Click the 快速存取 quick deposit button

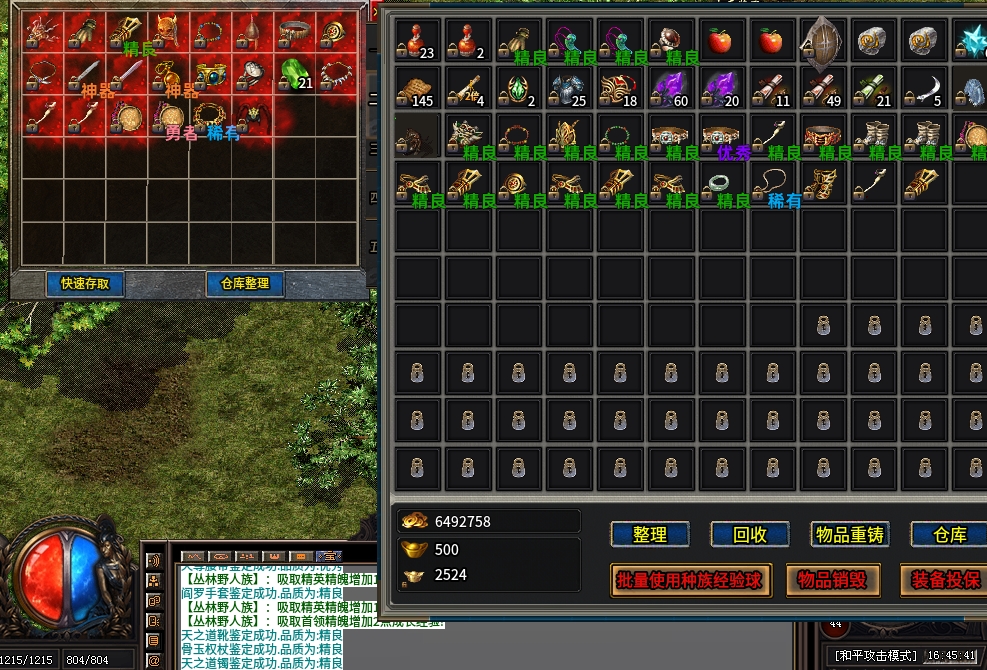[x=85, y=284]
